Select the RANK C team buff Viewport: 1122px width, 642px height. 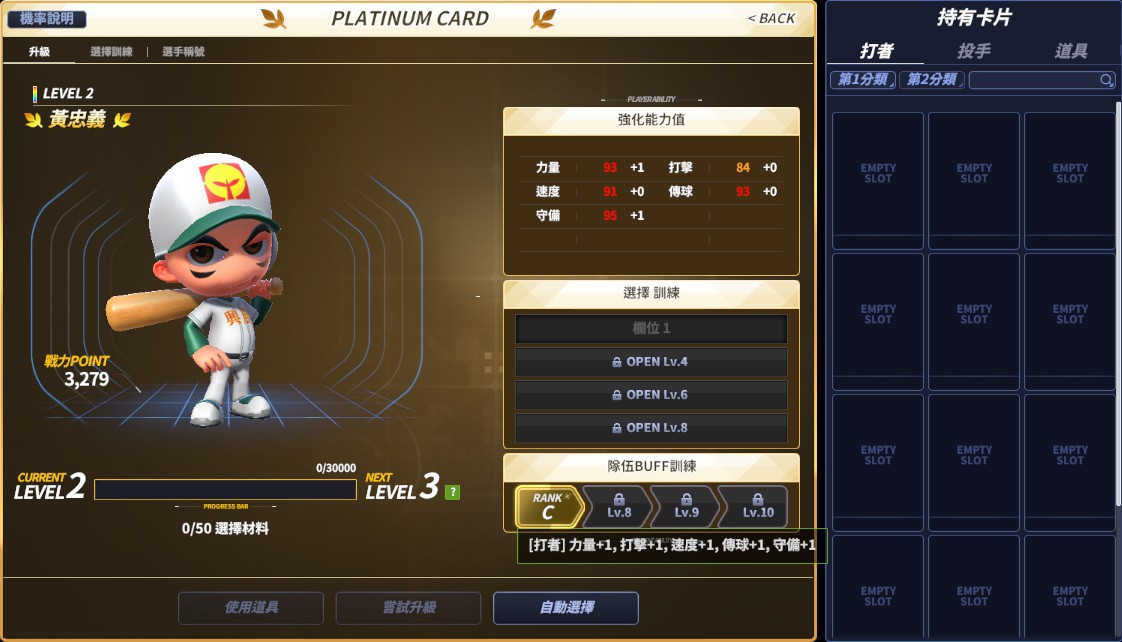[548, 507]
